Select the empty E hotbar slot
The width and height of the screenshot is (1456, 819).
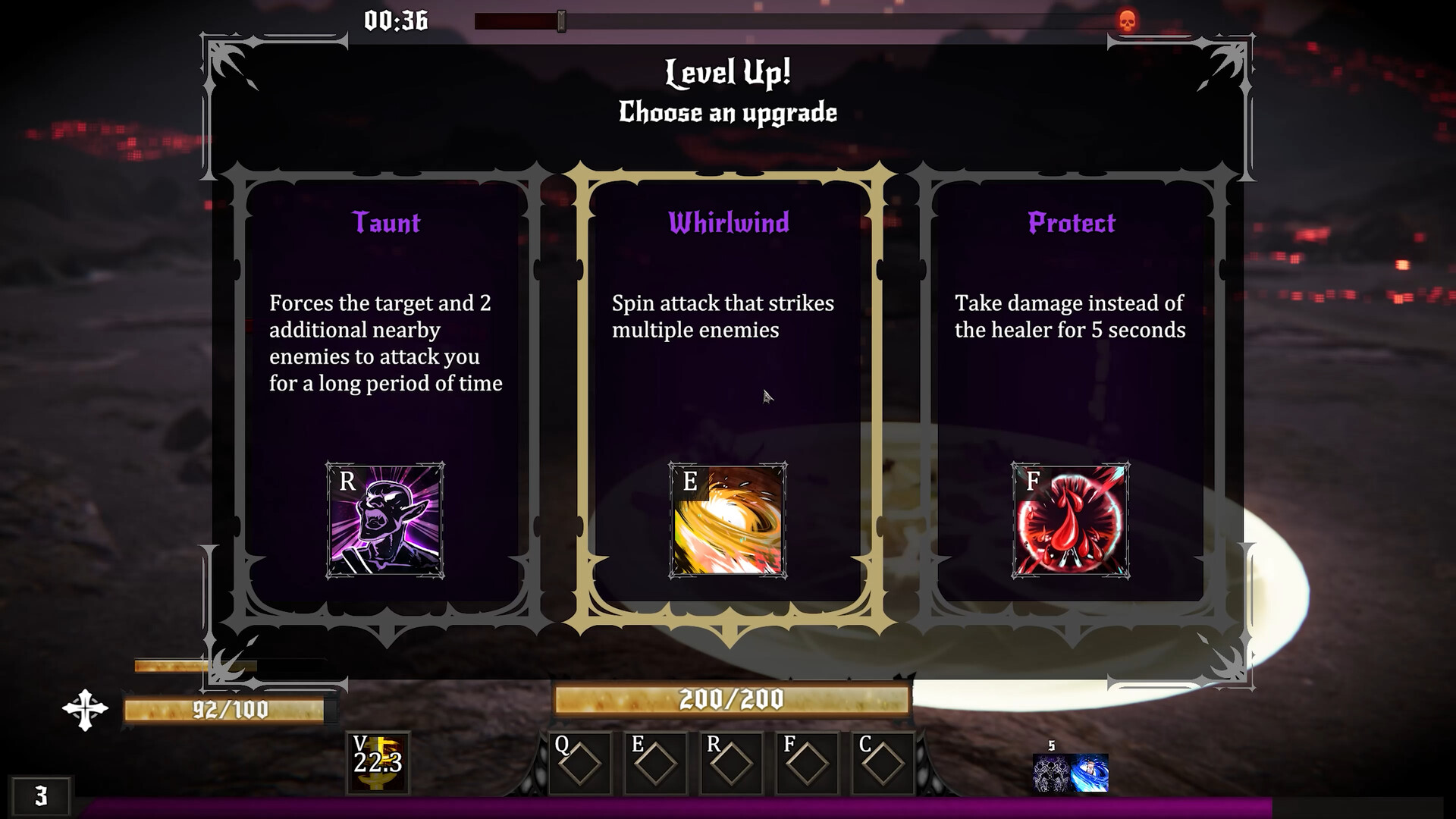click(655, 763)
